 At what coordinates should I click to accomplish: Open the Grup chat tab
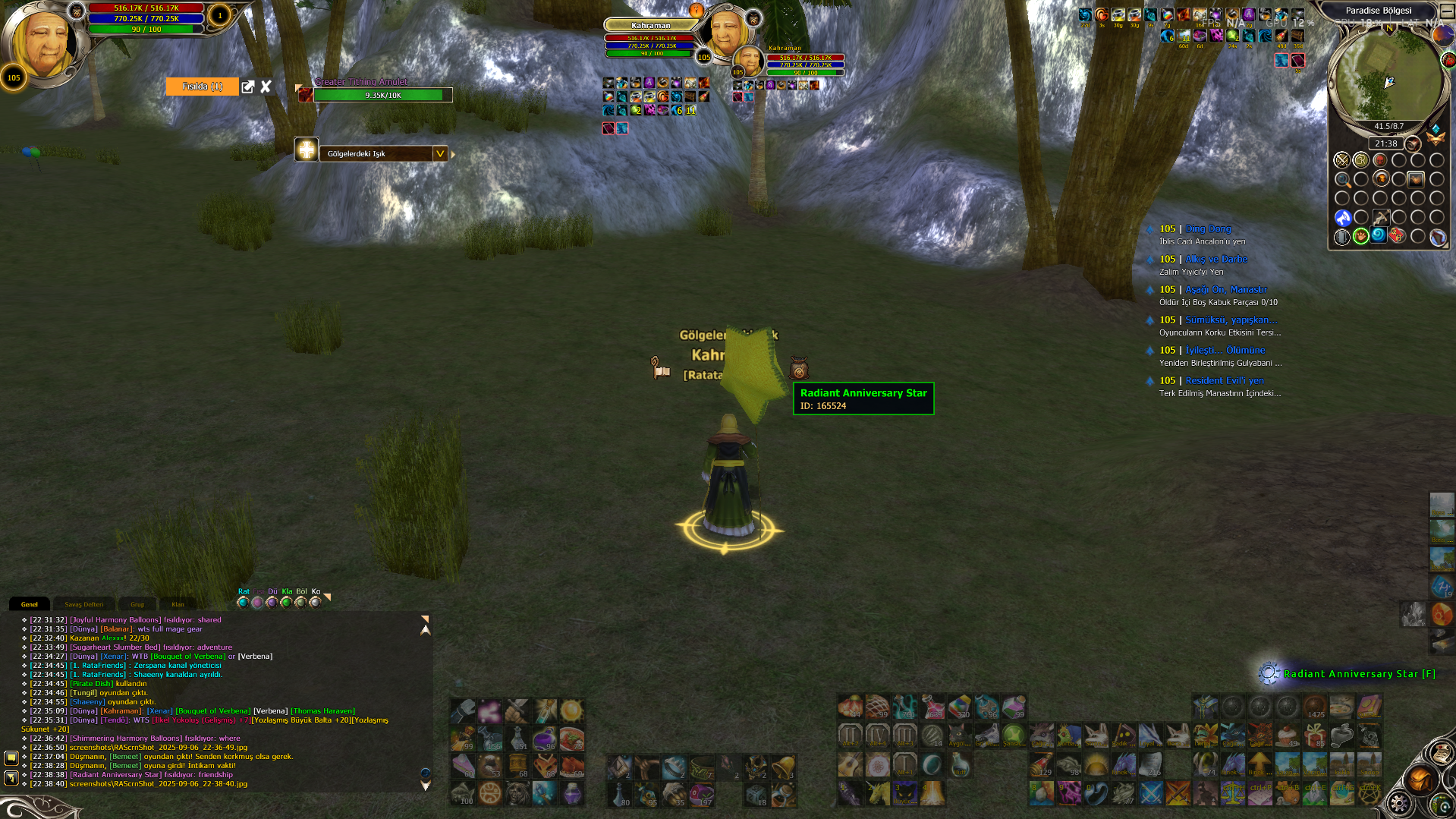coord(137,604)
